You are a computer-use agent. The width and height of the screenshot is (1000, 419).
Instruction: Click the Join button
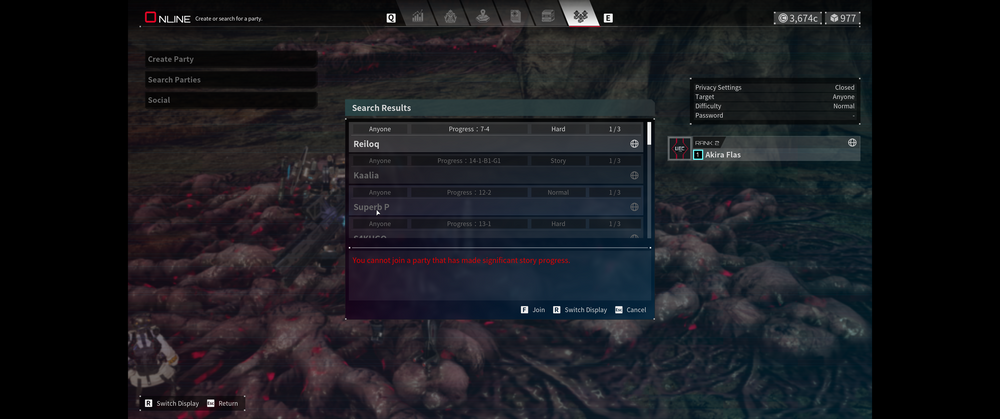(x=533, y=310)
